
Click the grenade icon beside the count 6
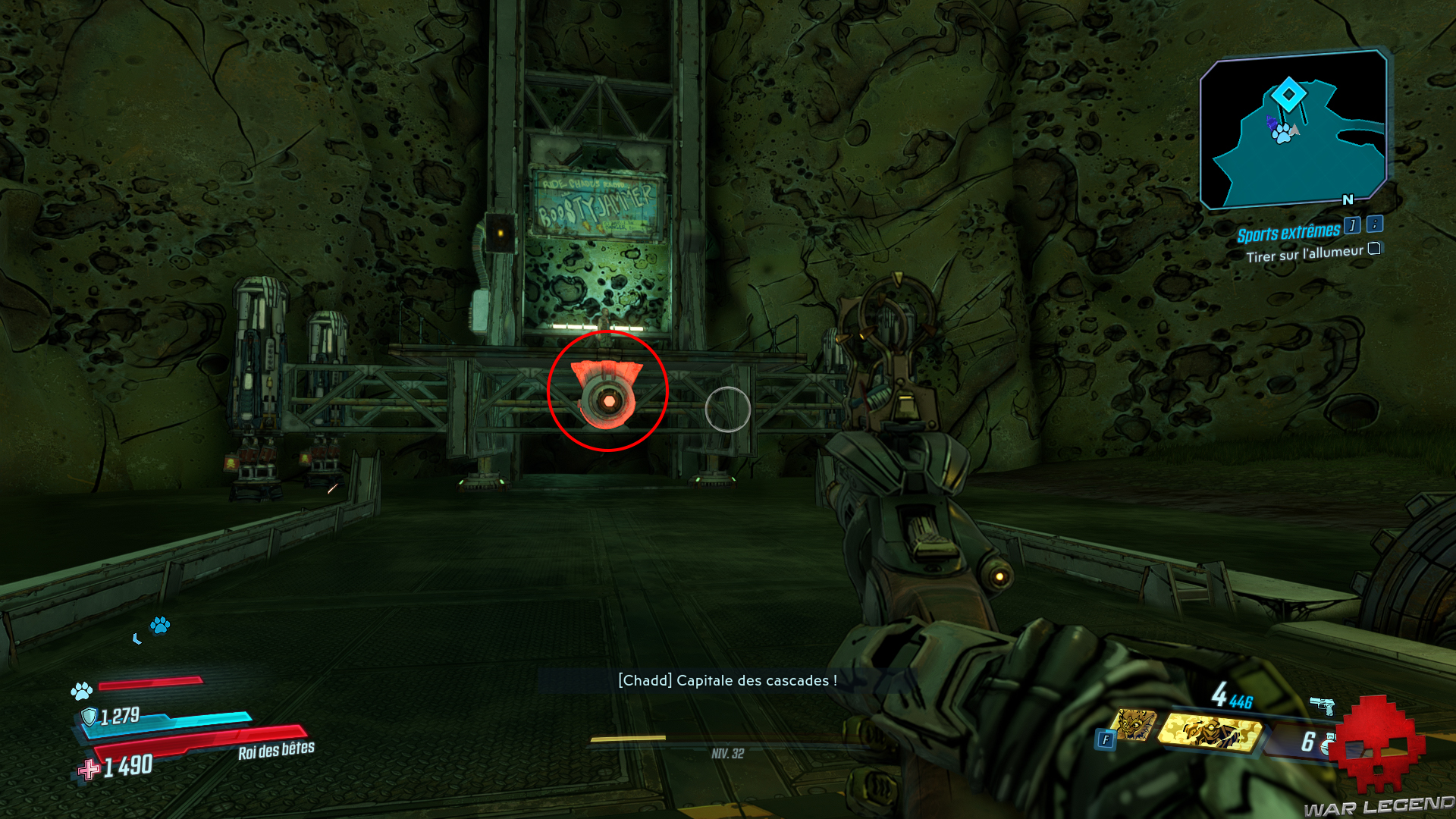pyautogui.click(x=1329, y=742)
